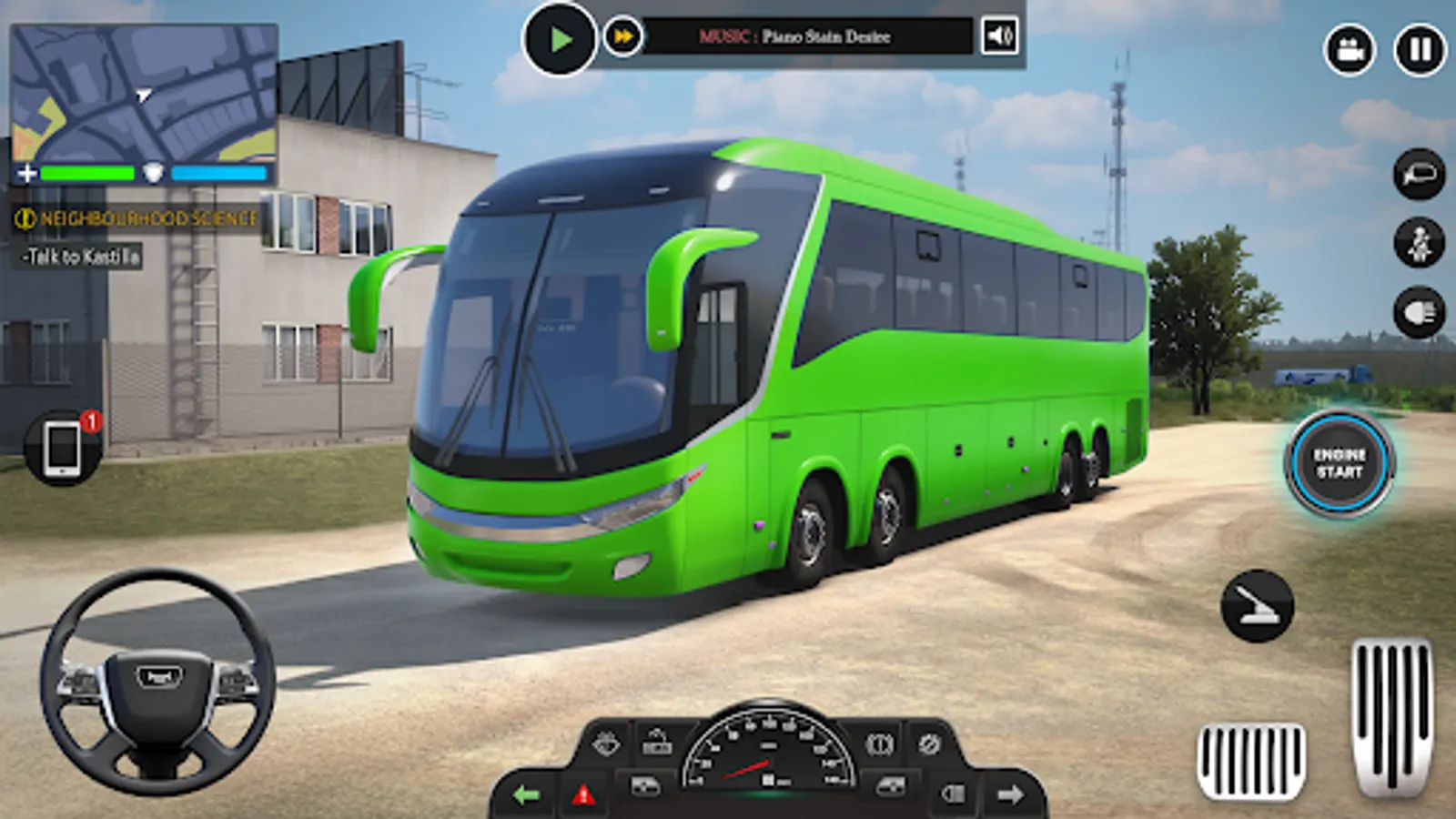Select the mirror adjustment icon
This screenshot has width=1456, height=819.
(1417, 175)
